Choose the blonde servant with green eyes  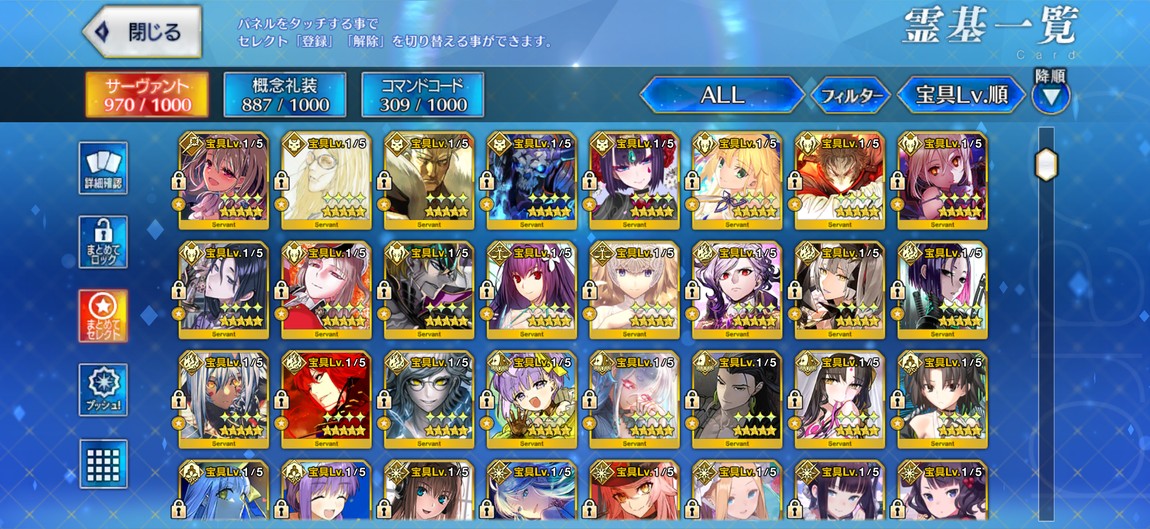coord(736,177)
